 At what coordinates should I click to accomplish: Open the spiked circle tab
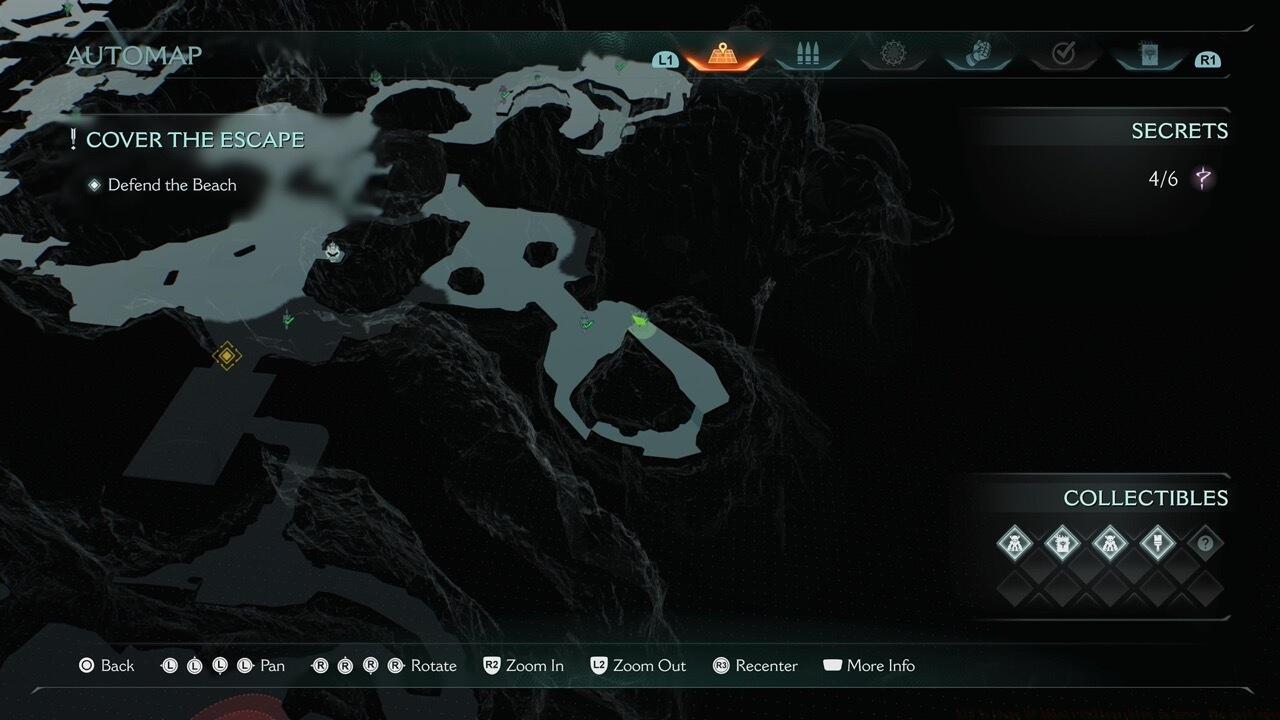tap(892, 55)
